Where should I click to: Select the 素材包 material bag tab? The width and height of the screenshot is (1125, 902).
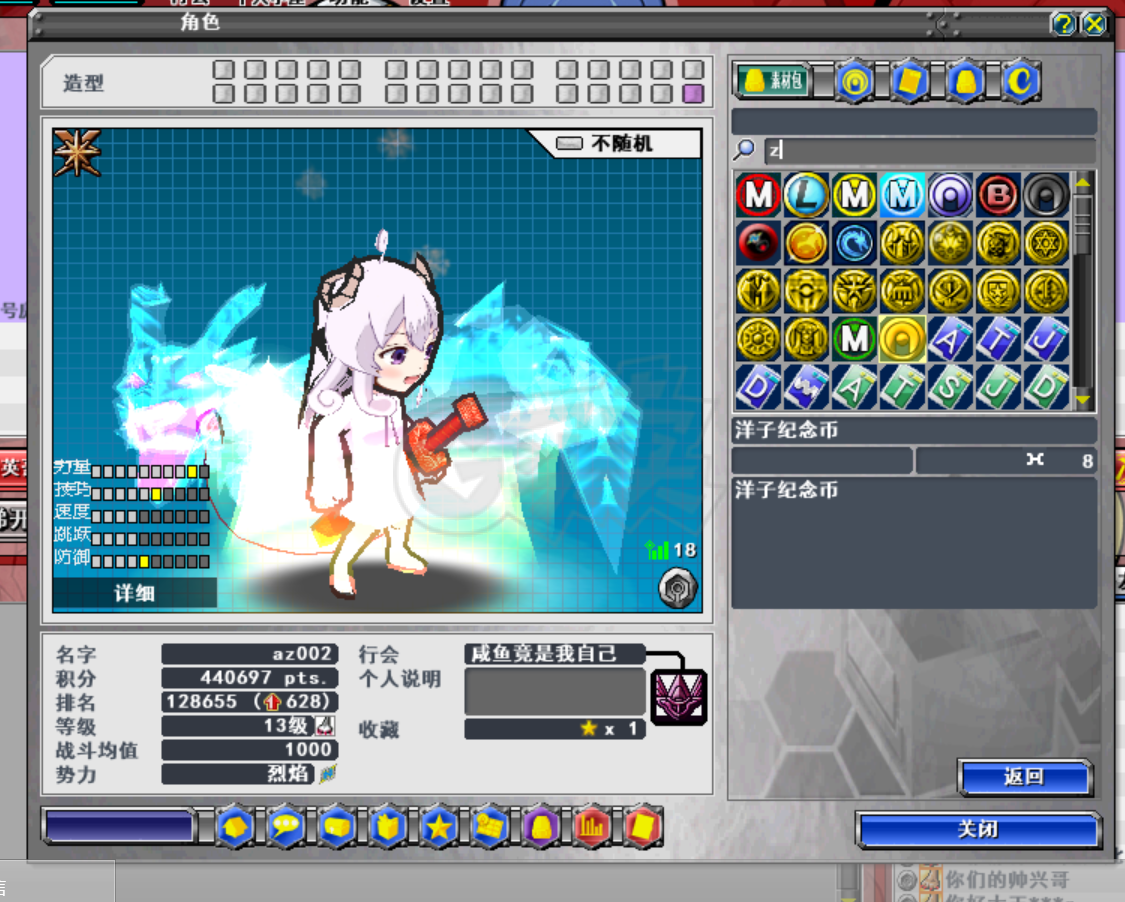point(774,82)
